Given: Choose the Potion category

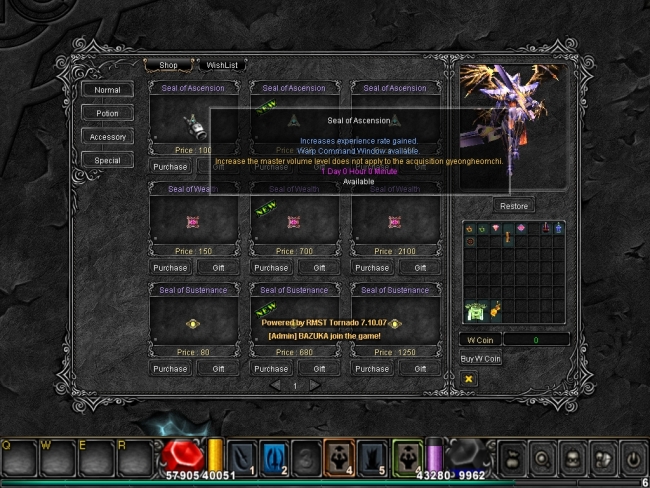Looking at the screenshot, I should pos(107,113).
